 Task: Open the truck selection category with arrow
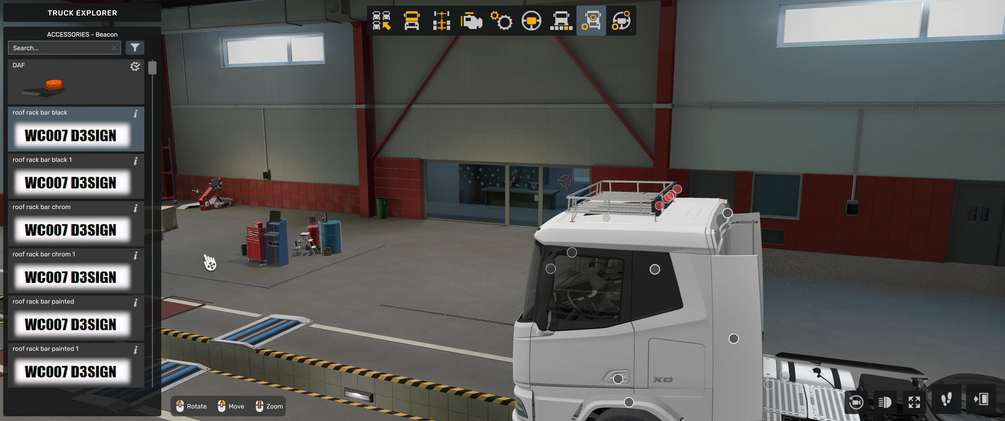381,21
